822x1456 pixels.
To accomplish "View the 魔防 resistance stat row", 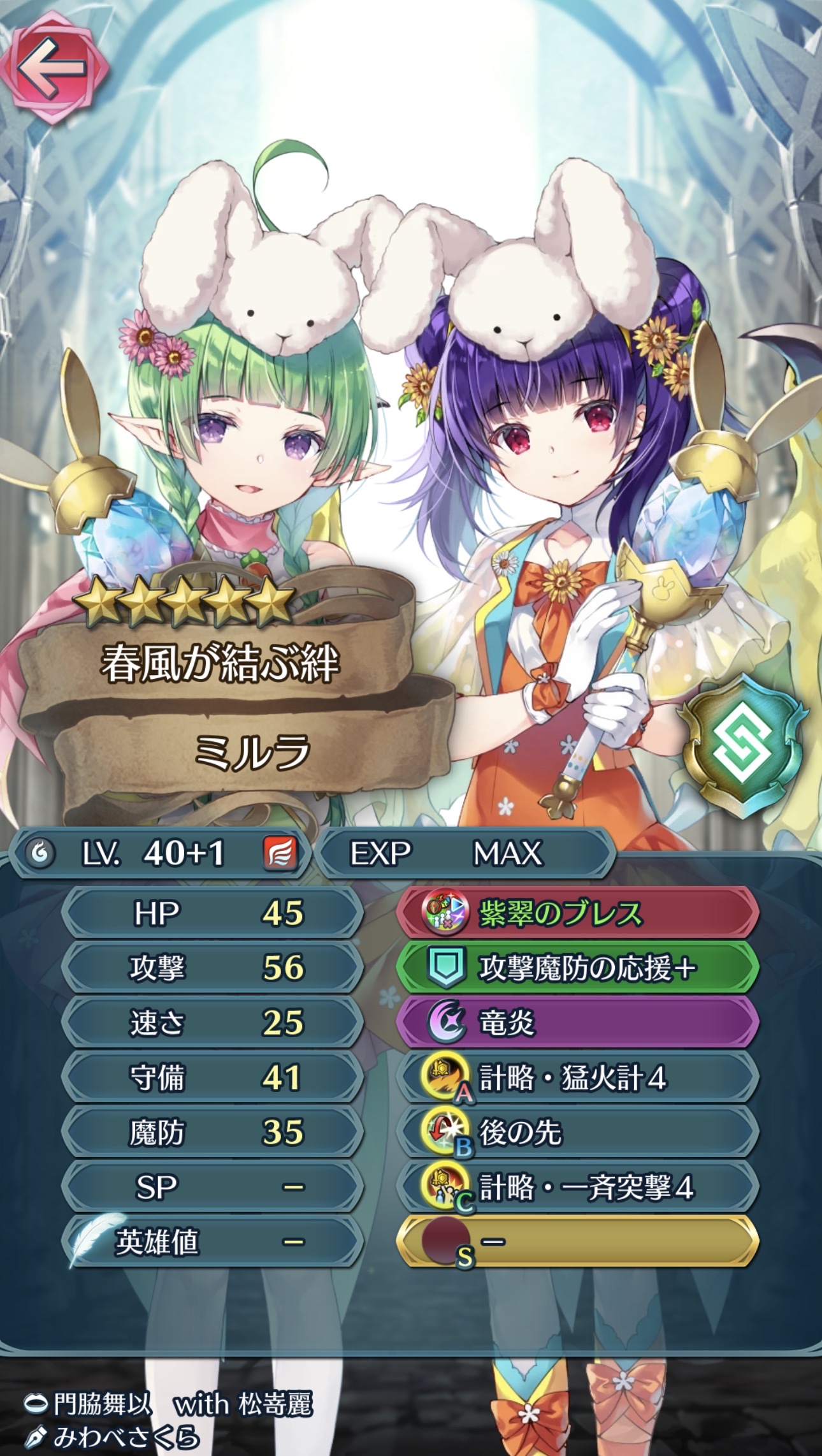I will click(x=213, y=1133).
